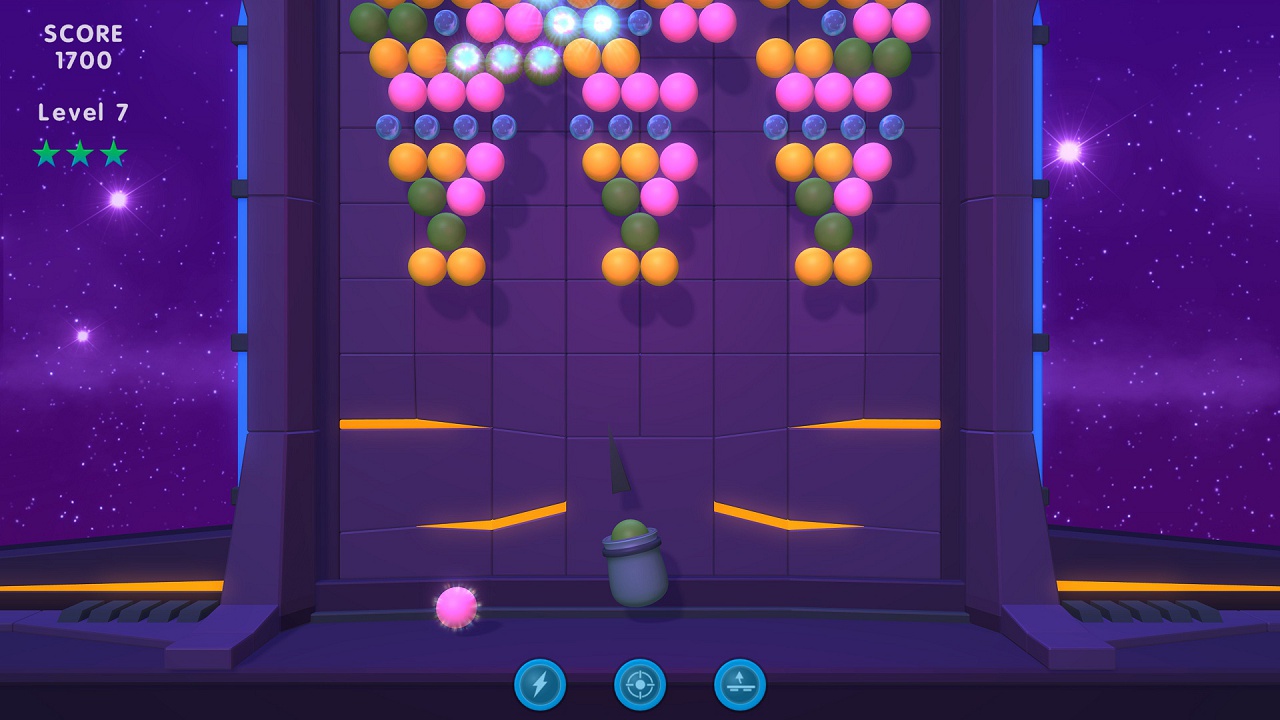Use the ceiling push power-up
This screenshot has height=720, width=1280.
(740, 686)
